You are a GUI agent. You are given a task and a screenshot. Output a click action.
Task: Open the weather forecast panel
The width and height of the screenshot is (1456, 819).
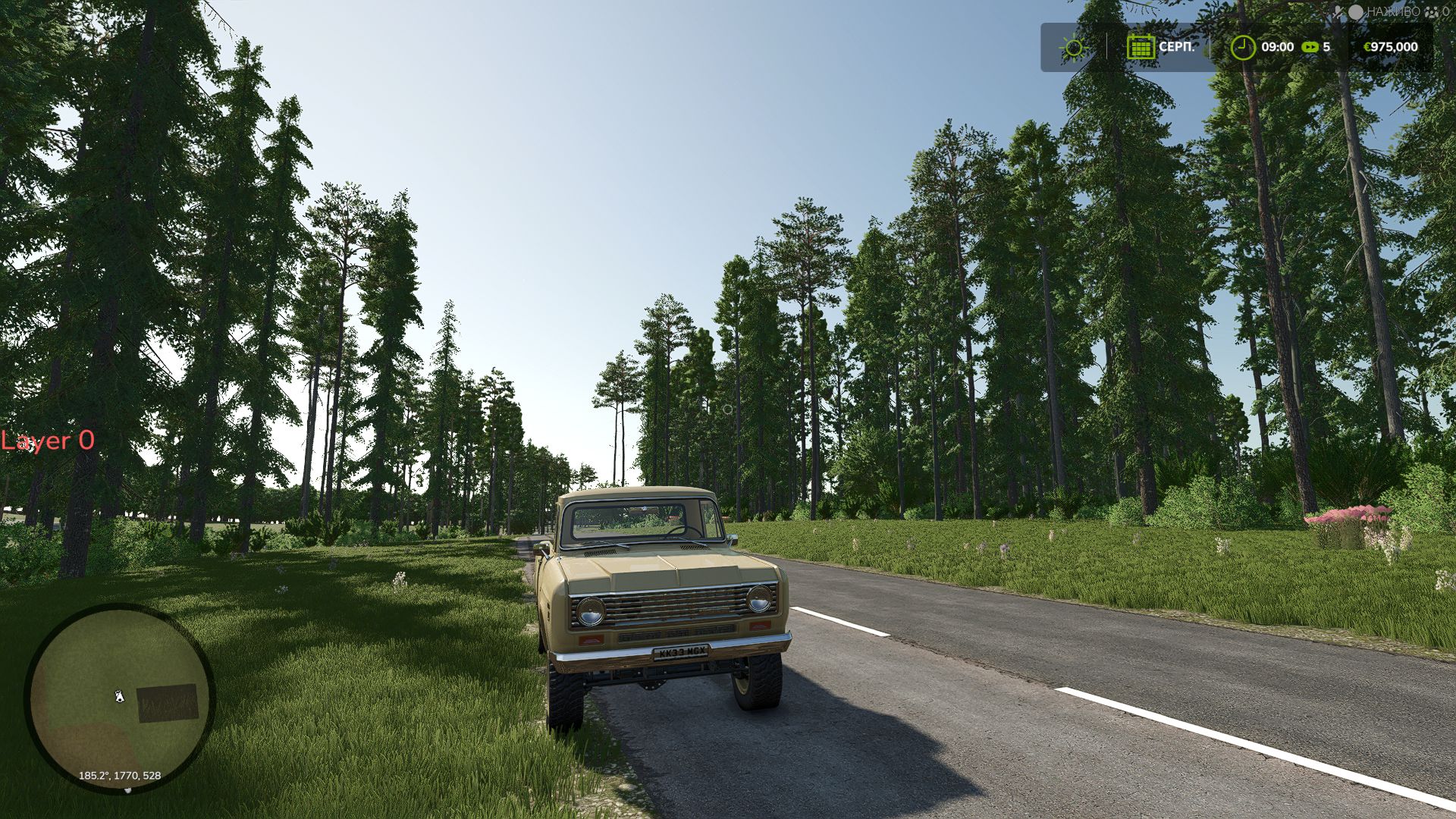coord(1073,47)
